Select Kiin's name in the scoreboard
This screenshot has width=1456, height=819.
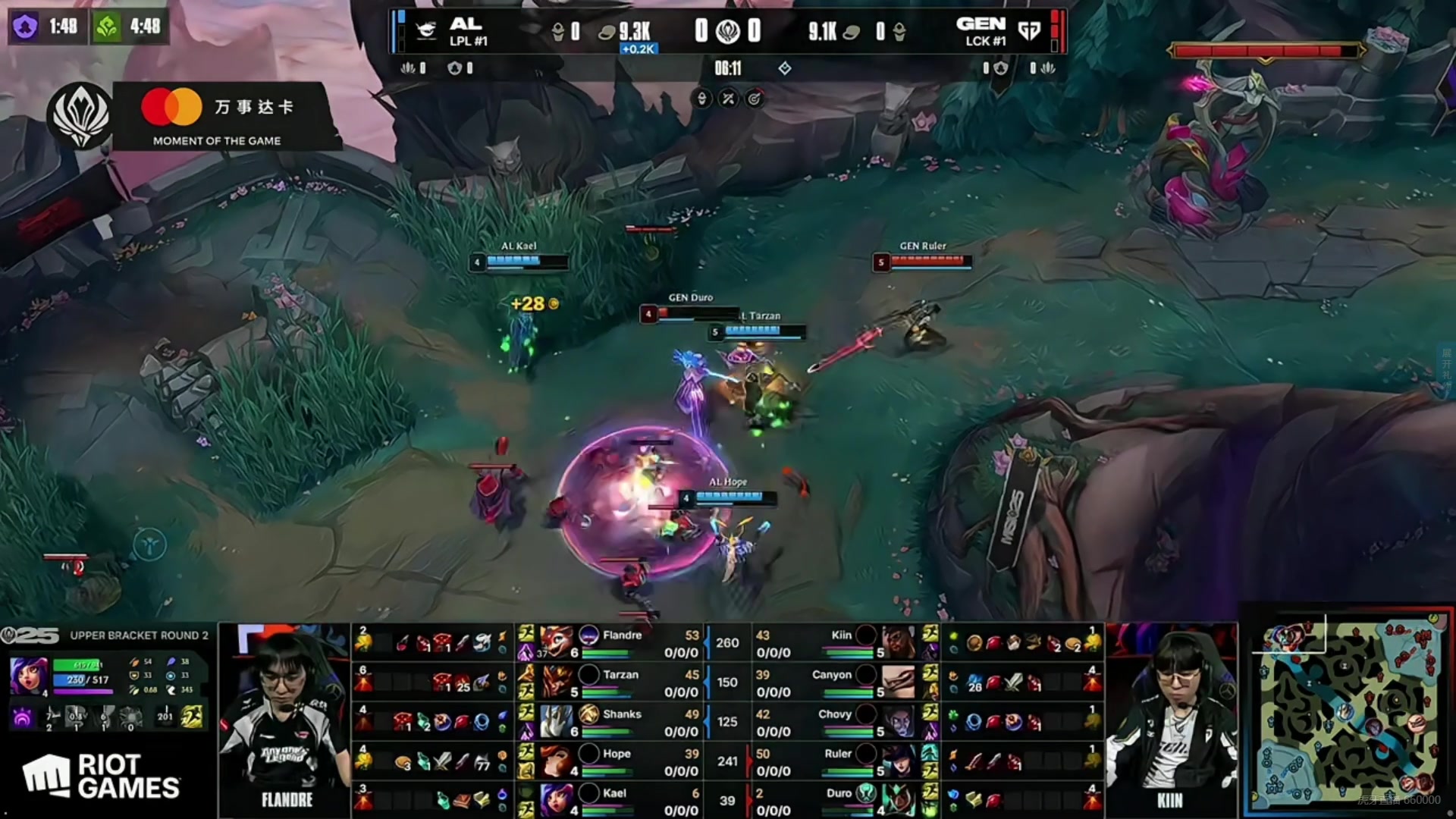pyautogui.click(x=841, y=635)
